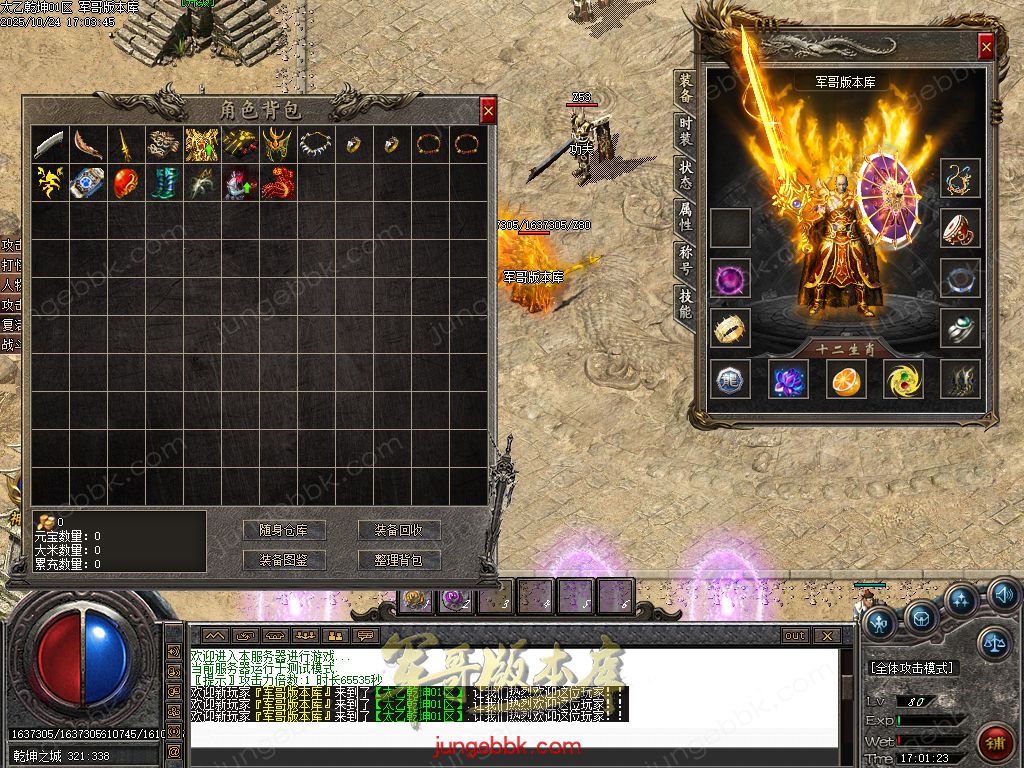Sort the backpack with 整理背包
The image size is (1024, 768).
click(x=399, y=560)
